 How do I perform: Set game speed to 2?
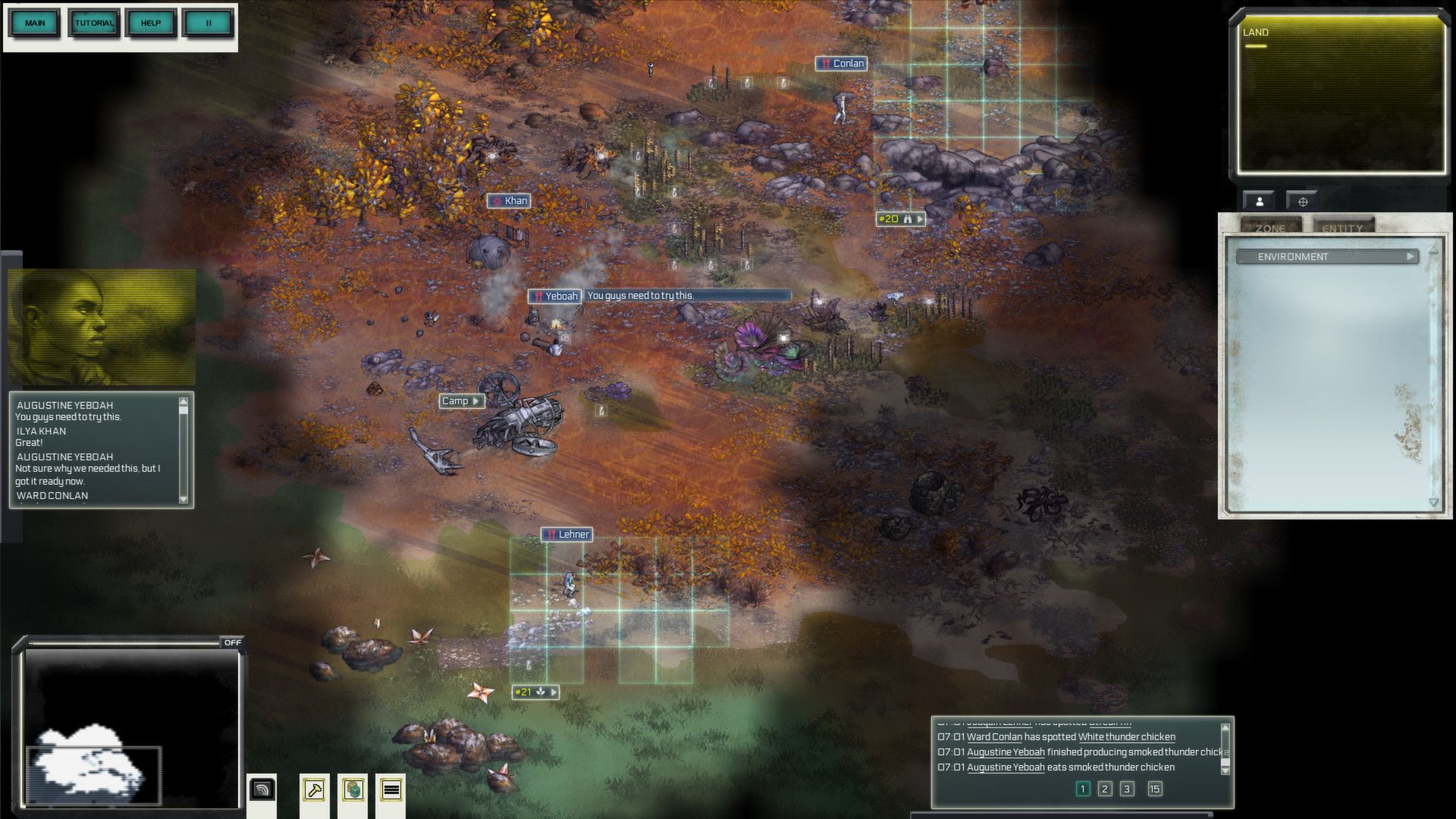1105,789
